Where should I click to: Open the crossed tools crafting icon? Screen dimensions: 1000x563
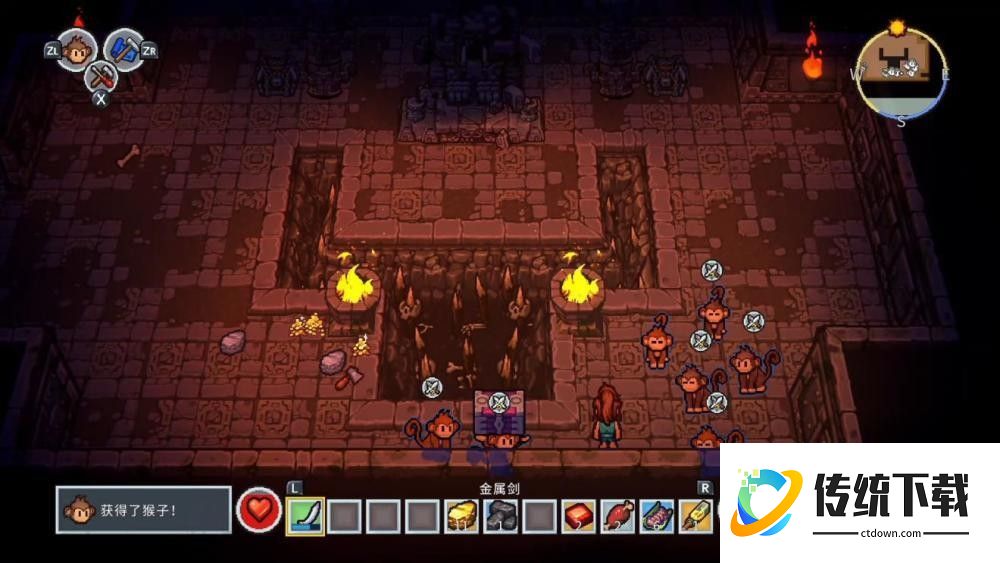100,75
